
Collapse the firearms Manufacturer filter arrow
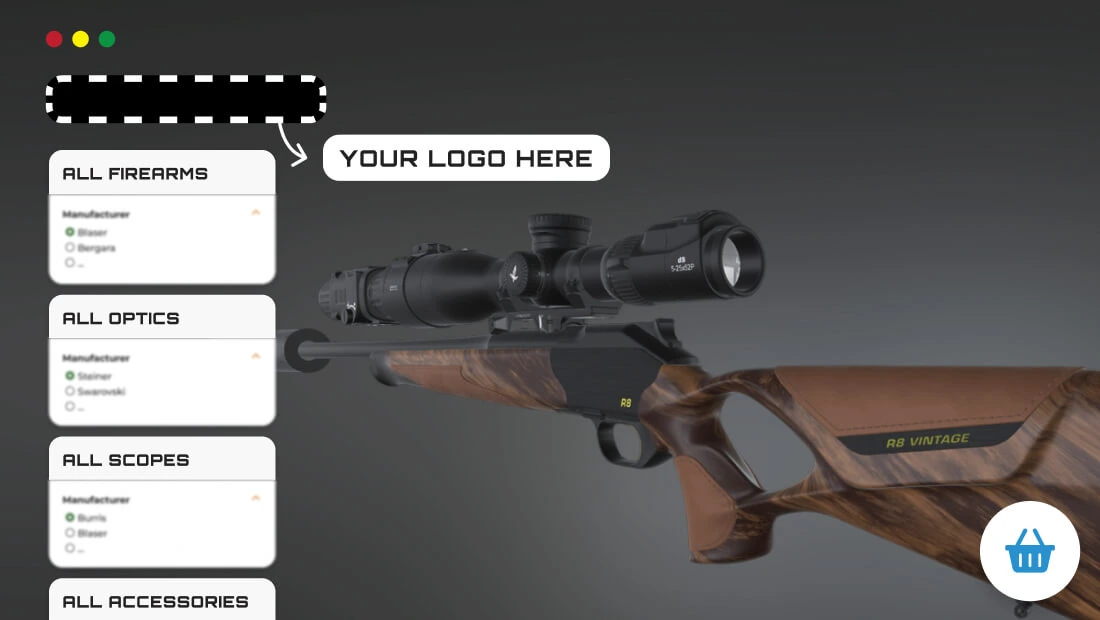tap(256, 213)
